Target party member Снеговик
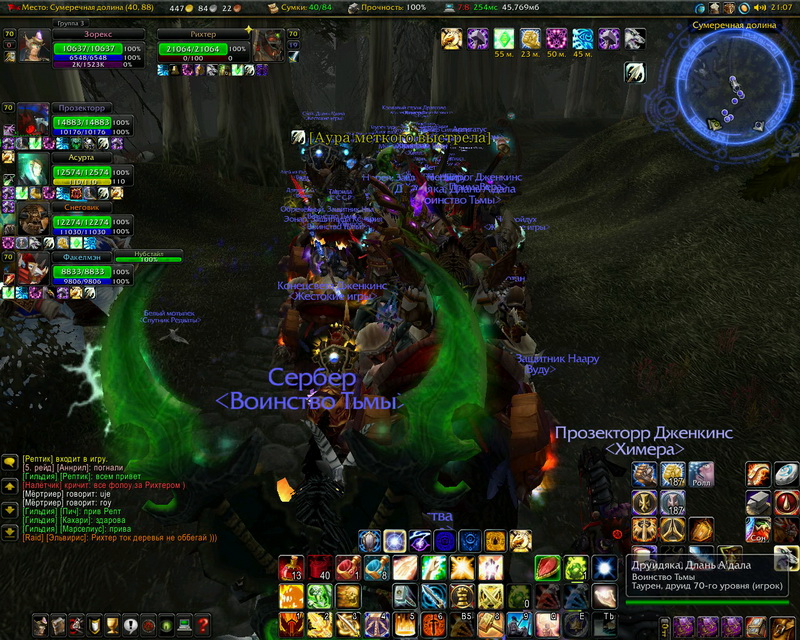800x640 pixels. pos(82,221)
